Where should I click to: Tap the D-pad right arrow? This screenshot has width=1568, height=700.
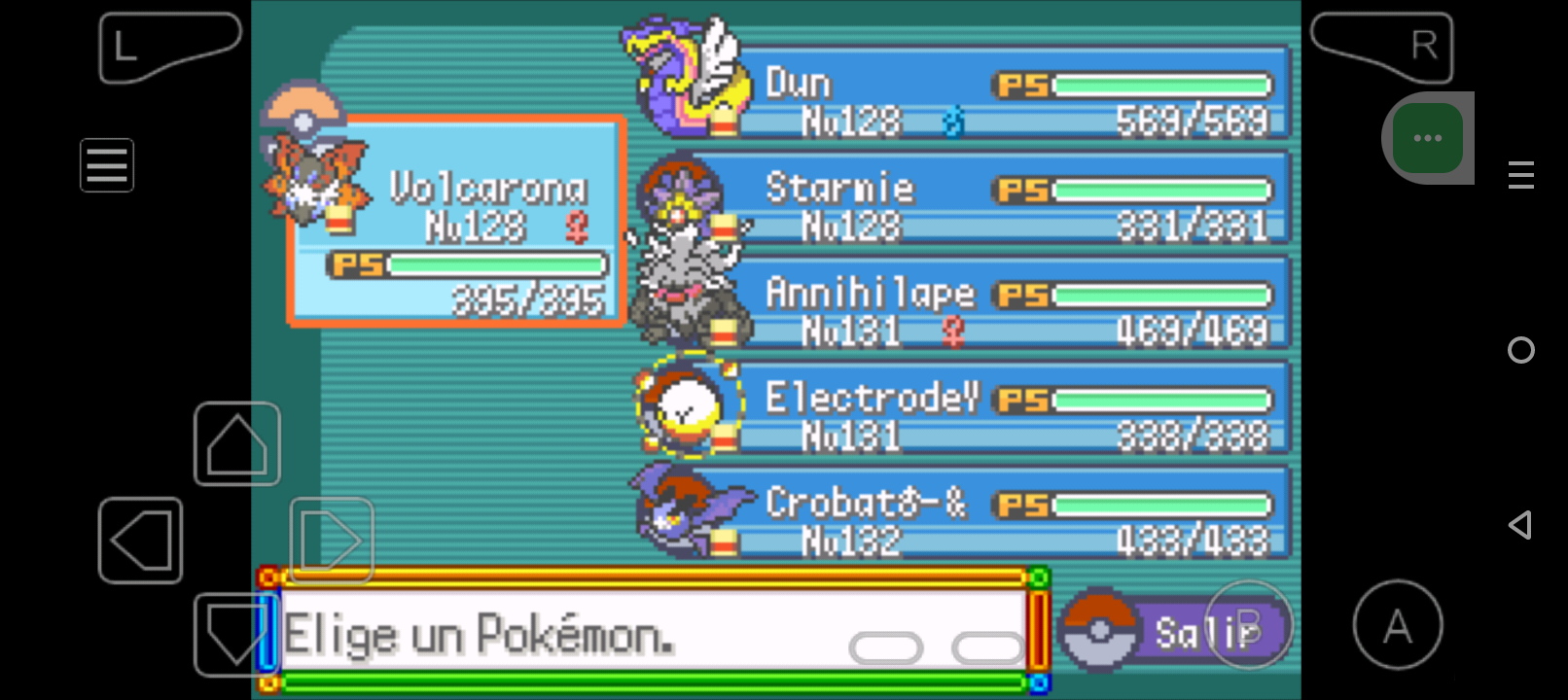click(x=331, y=541)
